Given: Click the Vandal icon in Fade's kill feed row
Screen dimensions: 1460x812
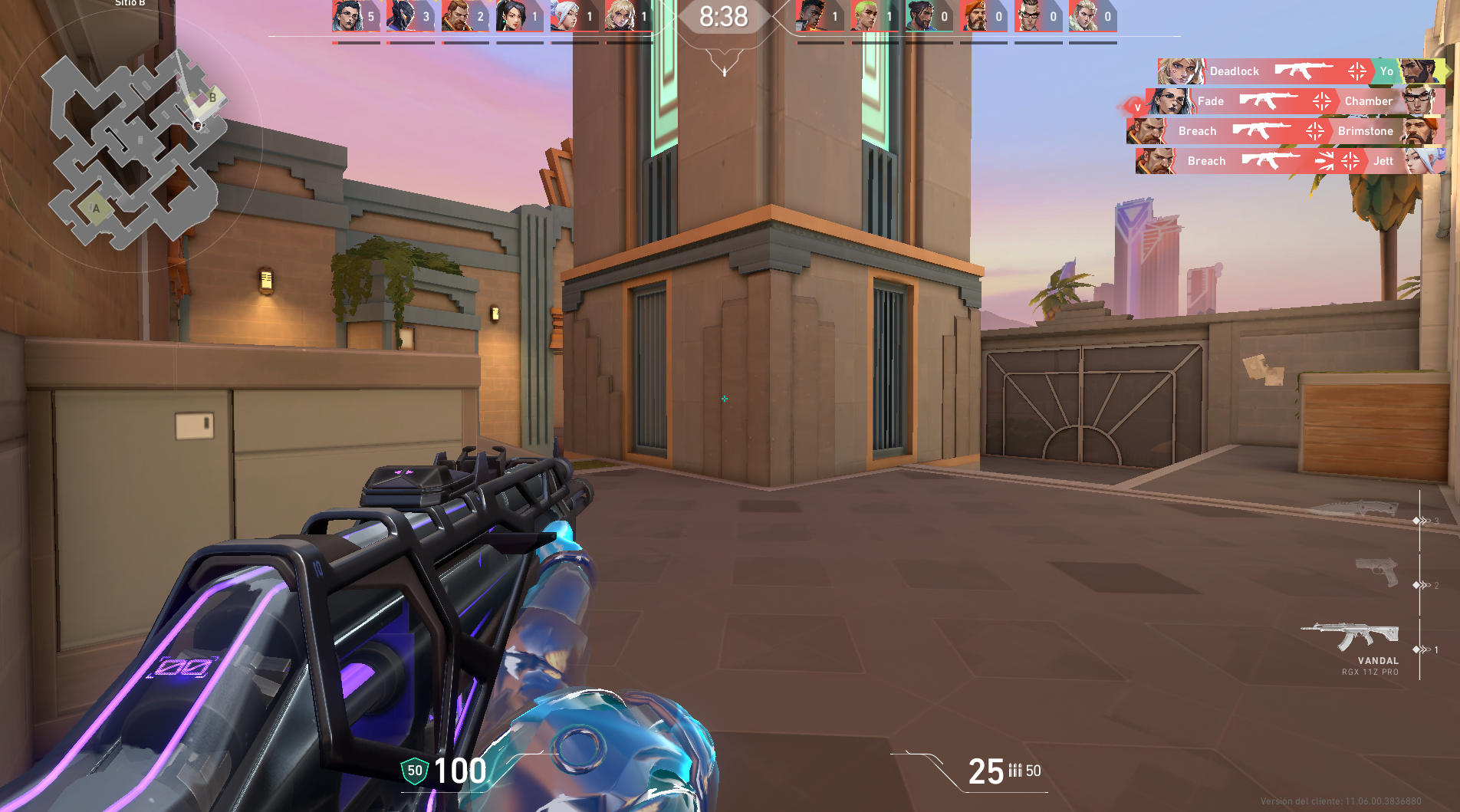Looking at the screenshot, I should (1270, 100).
